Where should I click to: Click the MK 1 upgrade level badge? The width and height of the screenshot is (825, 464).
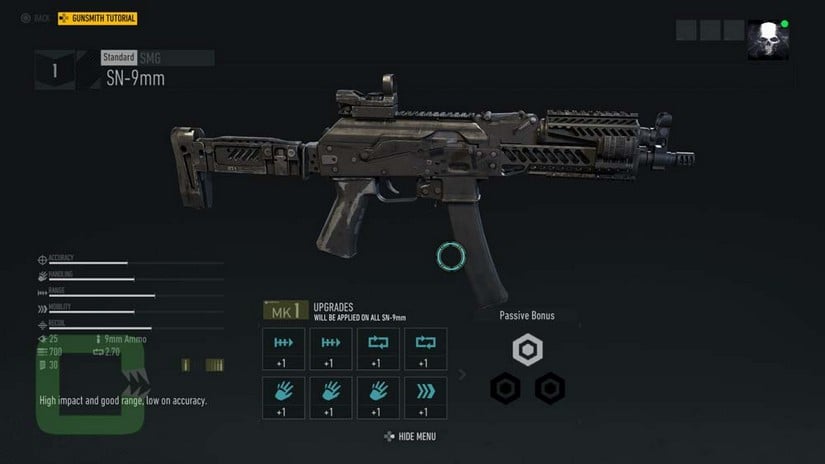(x=284, y=311)
